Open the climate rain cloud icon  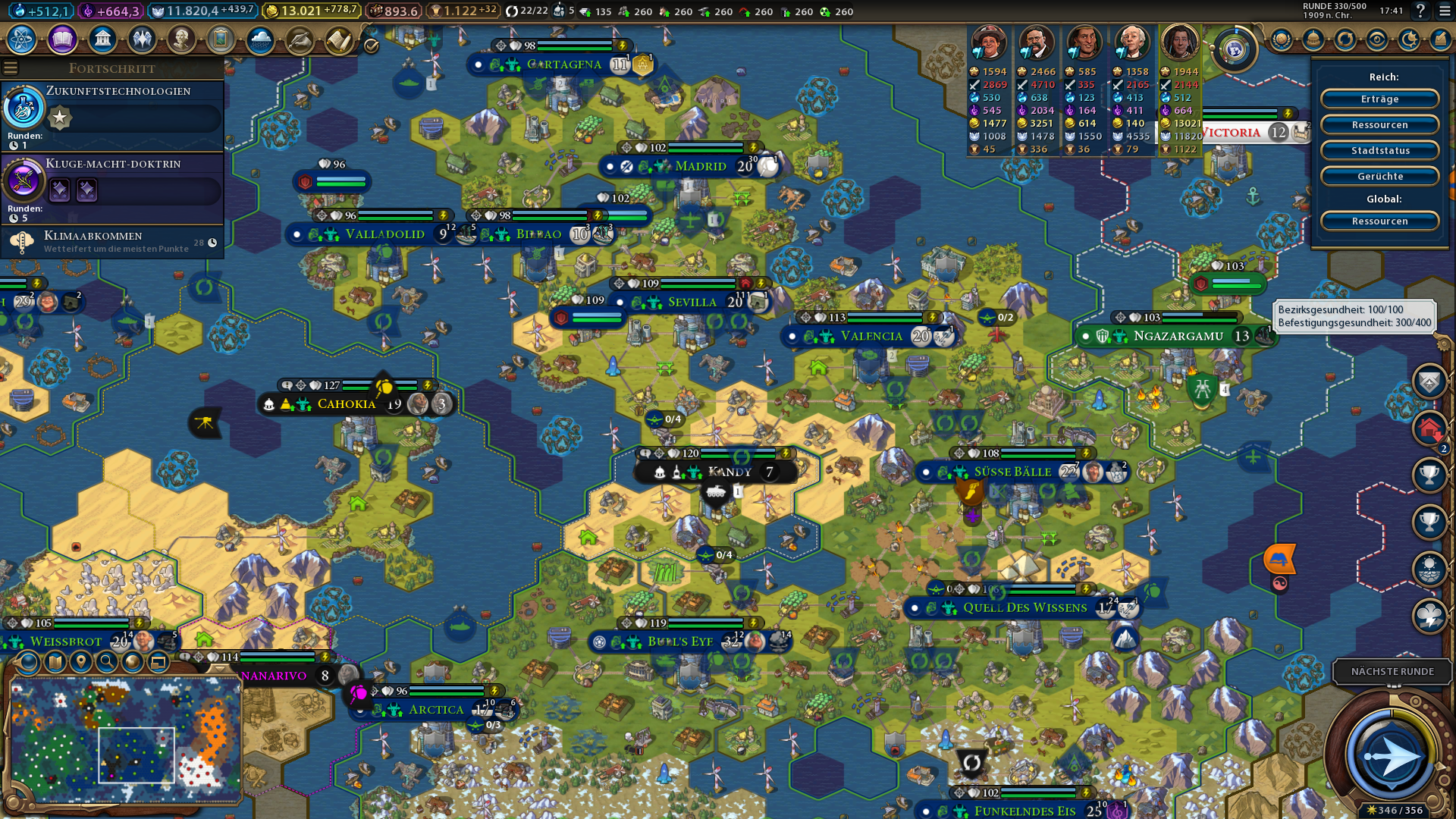click(x=260, y=39)
